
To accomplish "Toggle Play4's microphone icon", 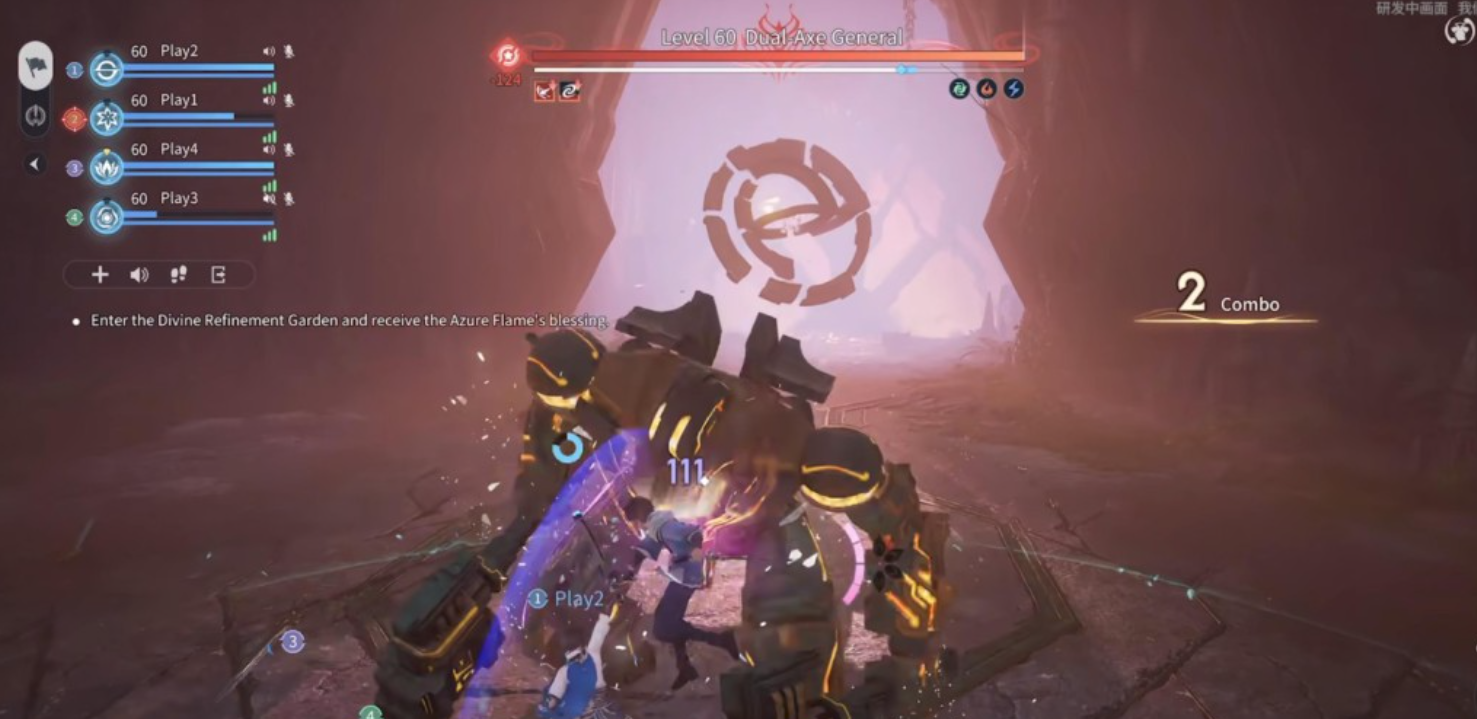I will (289, 149).
